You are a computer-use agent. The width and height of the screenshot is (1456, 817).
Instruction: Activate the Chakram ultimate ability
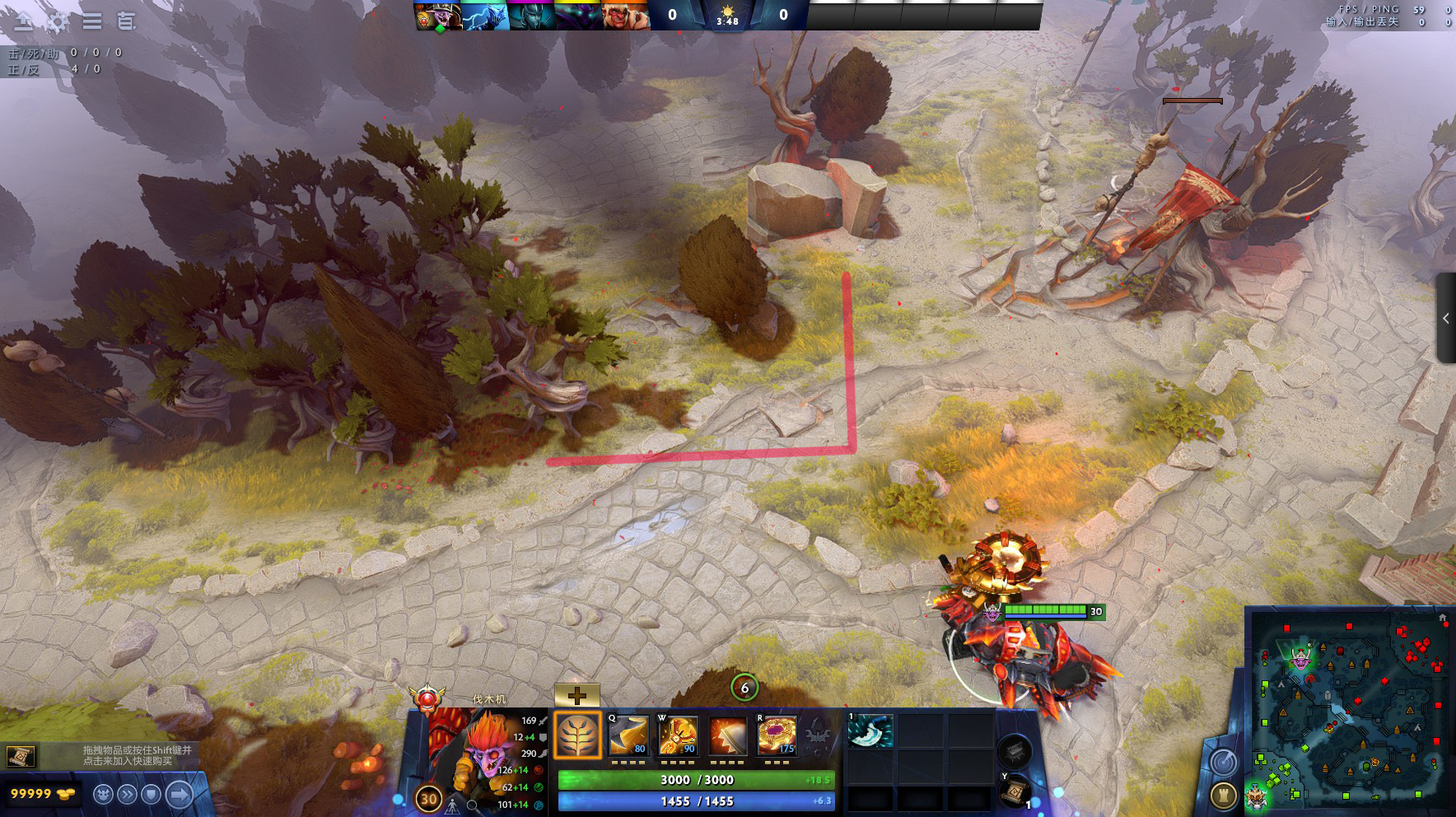[776, 737]
